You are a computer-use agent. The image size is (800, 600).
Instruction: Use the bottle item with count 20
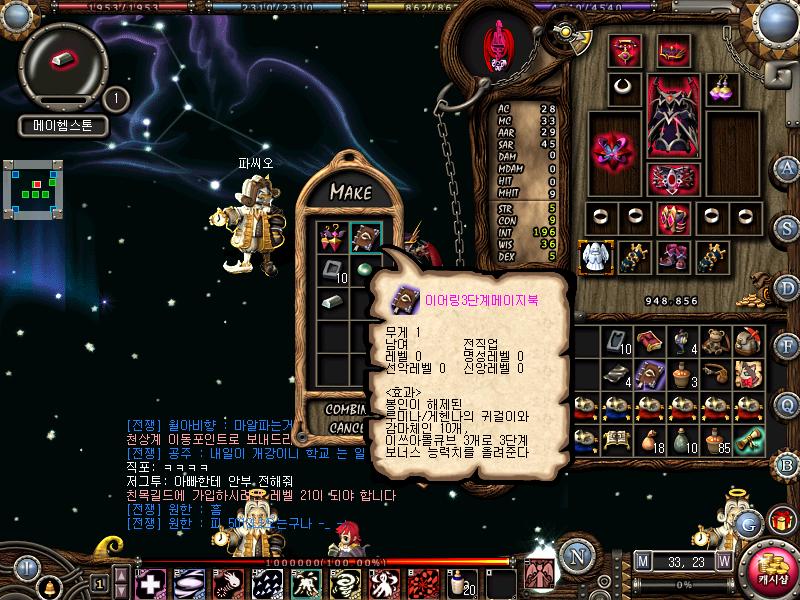[x=461, y=582]
